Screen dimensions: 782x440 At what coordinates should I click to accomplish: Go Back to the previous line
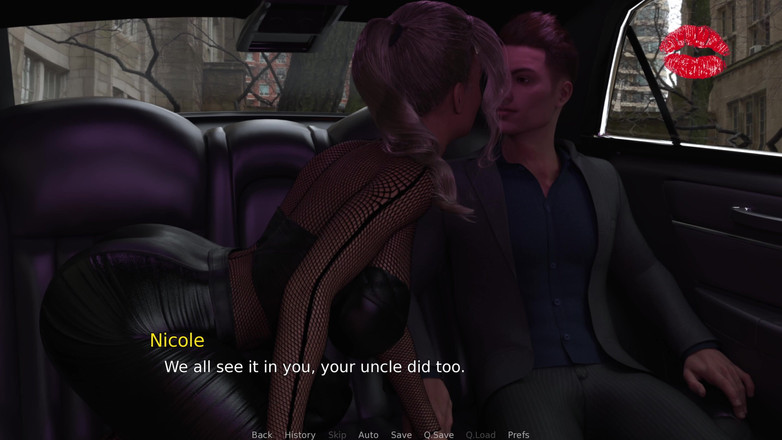point(262,435)
